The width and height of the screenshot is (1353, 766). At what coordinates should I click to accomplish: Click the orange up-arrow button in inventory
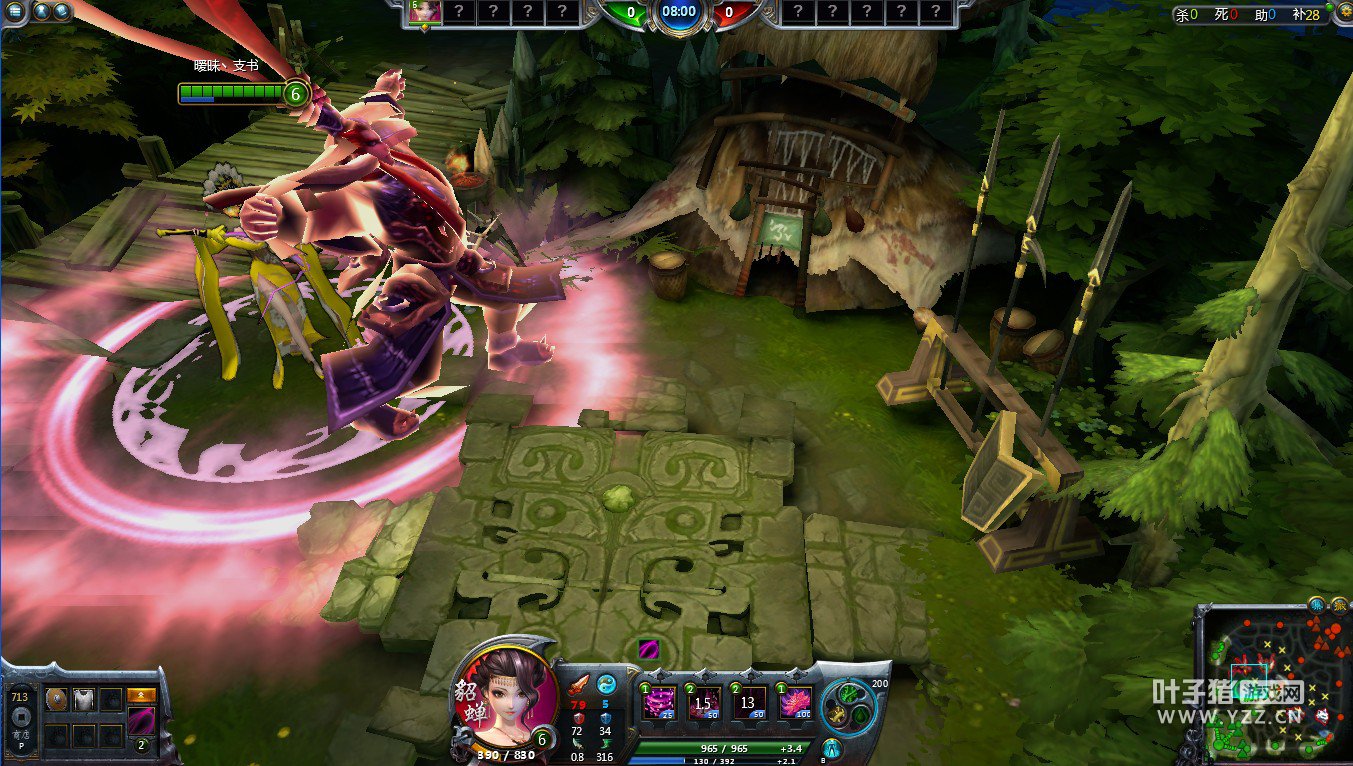pyautogui.click(x=141, y=696)
